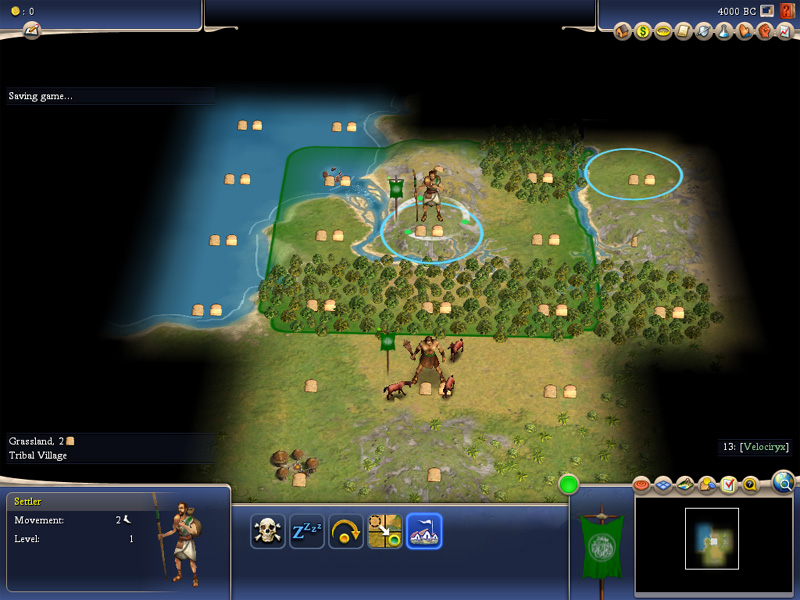
Task: Open the main menu monitor icon
Action: [x=767, y=11]
